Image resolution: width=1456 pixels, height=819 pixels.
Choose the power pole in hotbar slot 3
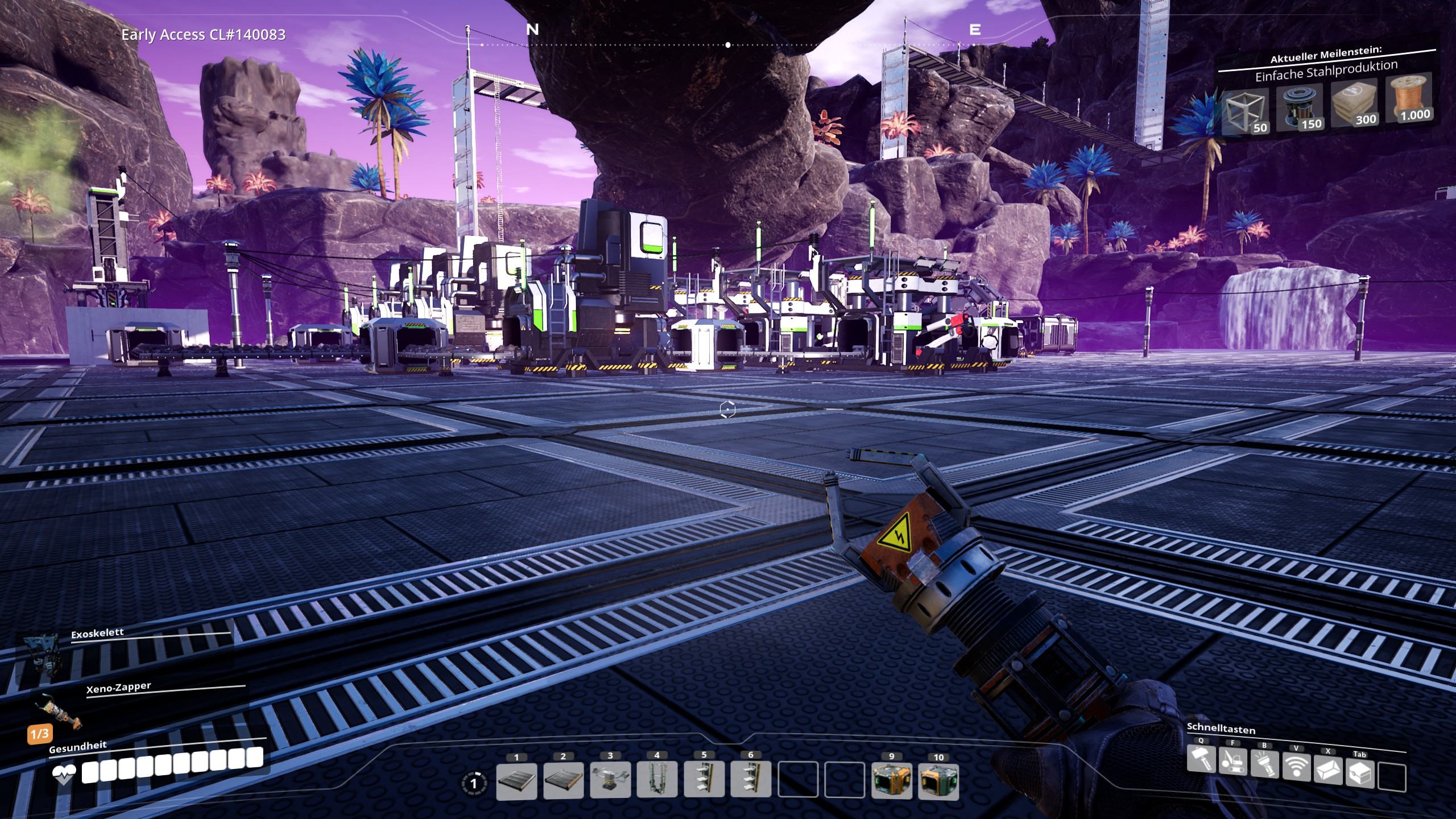[x=610, y=780]
